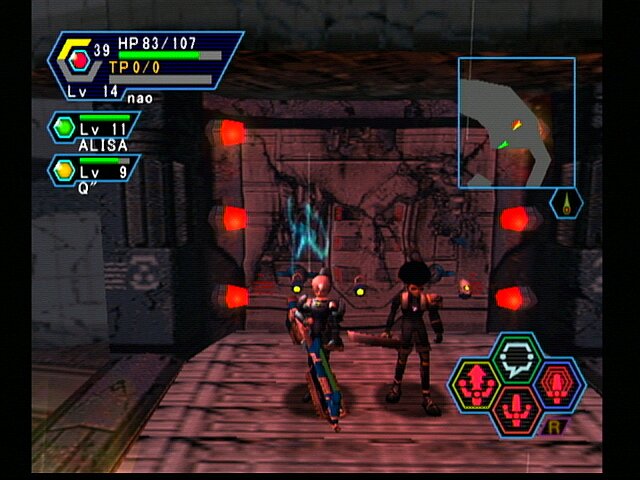Select party member ALISA's status panel
640x480 pixels.
tap(95, 130)
